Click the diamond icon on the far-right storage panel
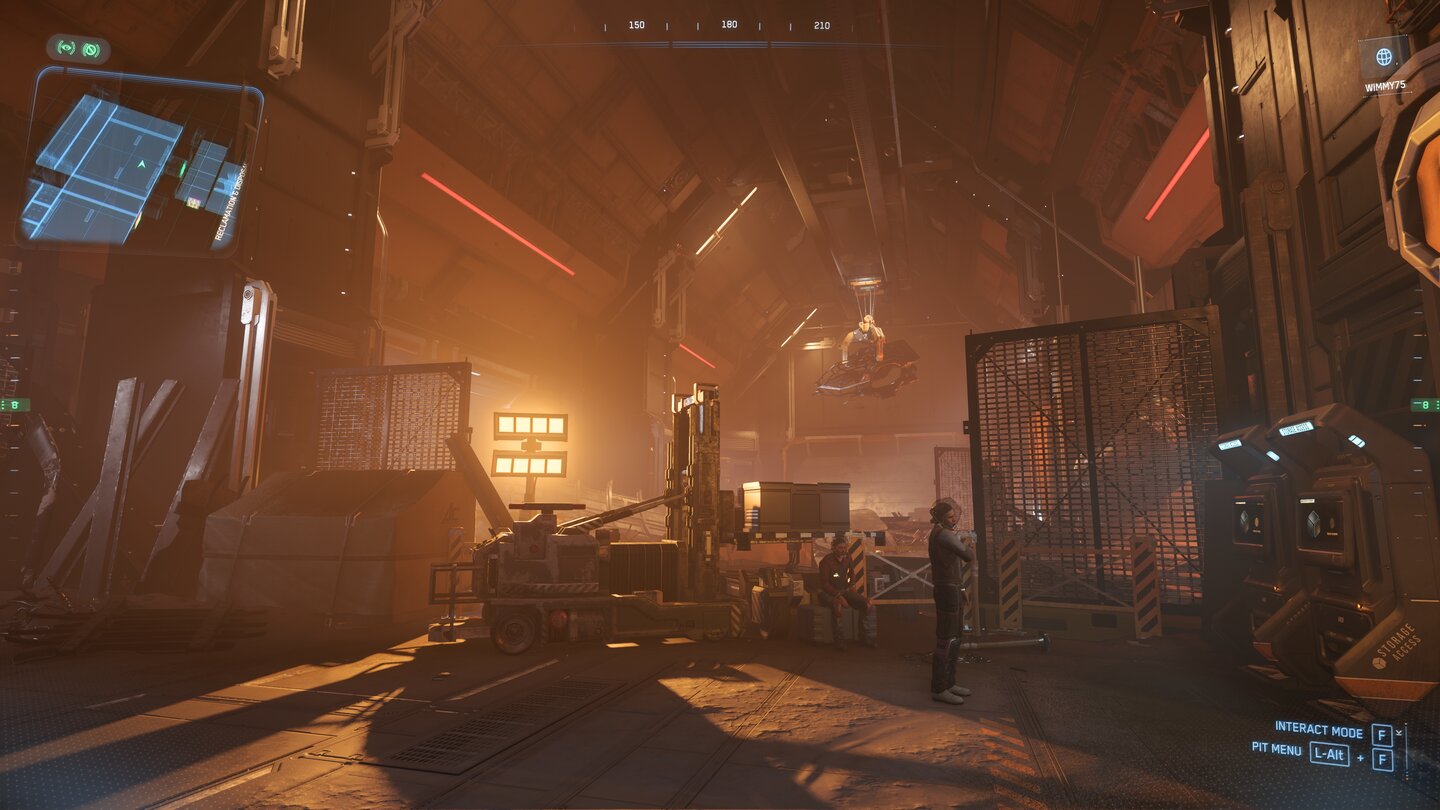Viewport: 1440px width, 810px height. pyautogui.click(x=1311, y=520)
